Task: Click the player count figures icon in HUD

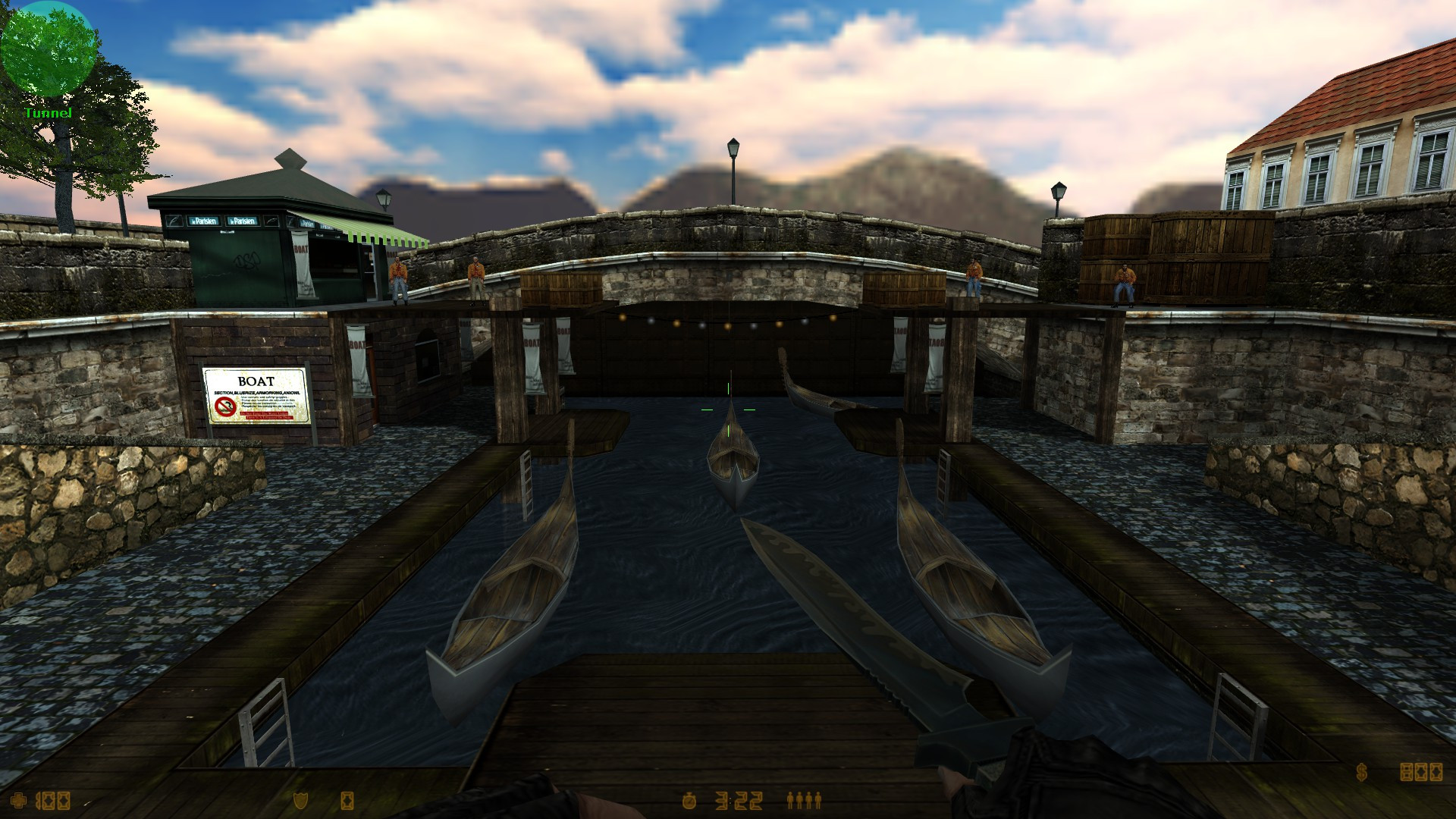Action: [x=806, y=799]
